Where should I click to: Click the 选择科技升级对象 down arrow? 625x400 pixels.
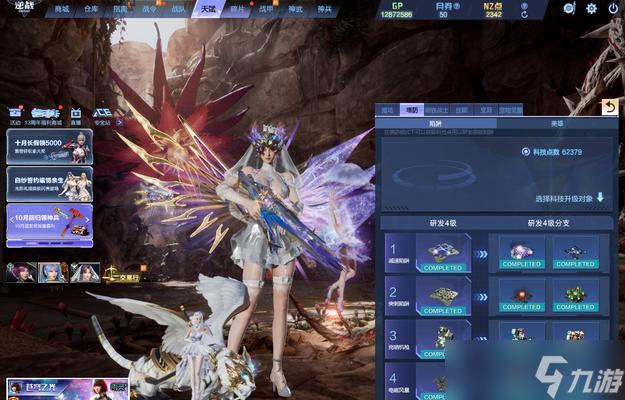point(601,198)
